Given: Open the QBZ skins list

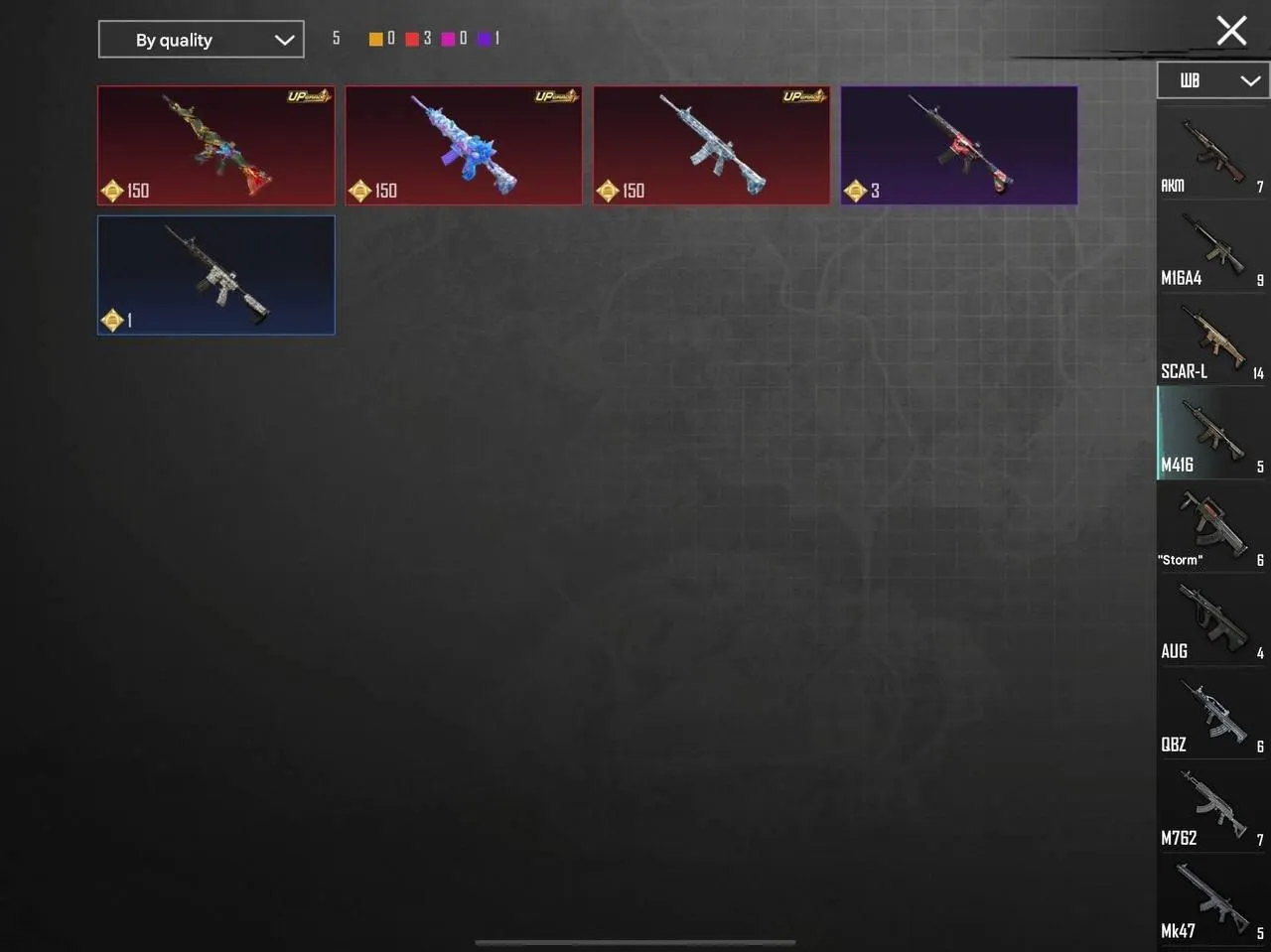Looking at the screenshot, I should 1211,713.
